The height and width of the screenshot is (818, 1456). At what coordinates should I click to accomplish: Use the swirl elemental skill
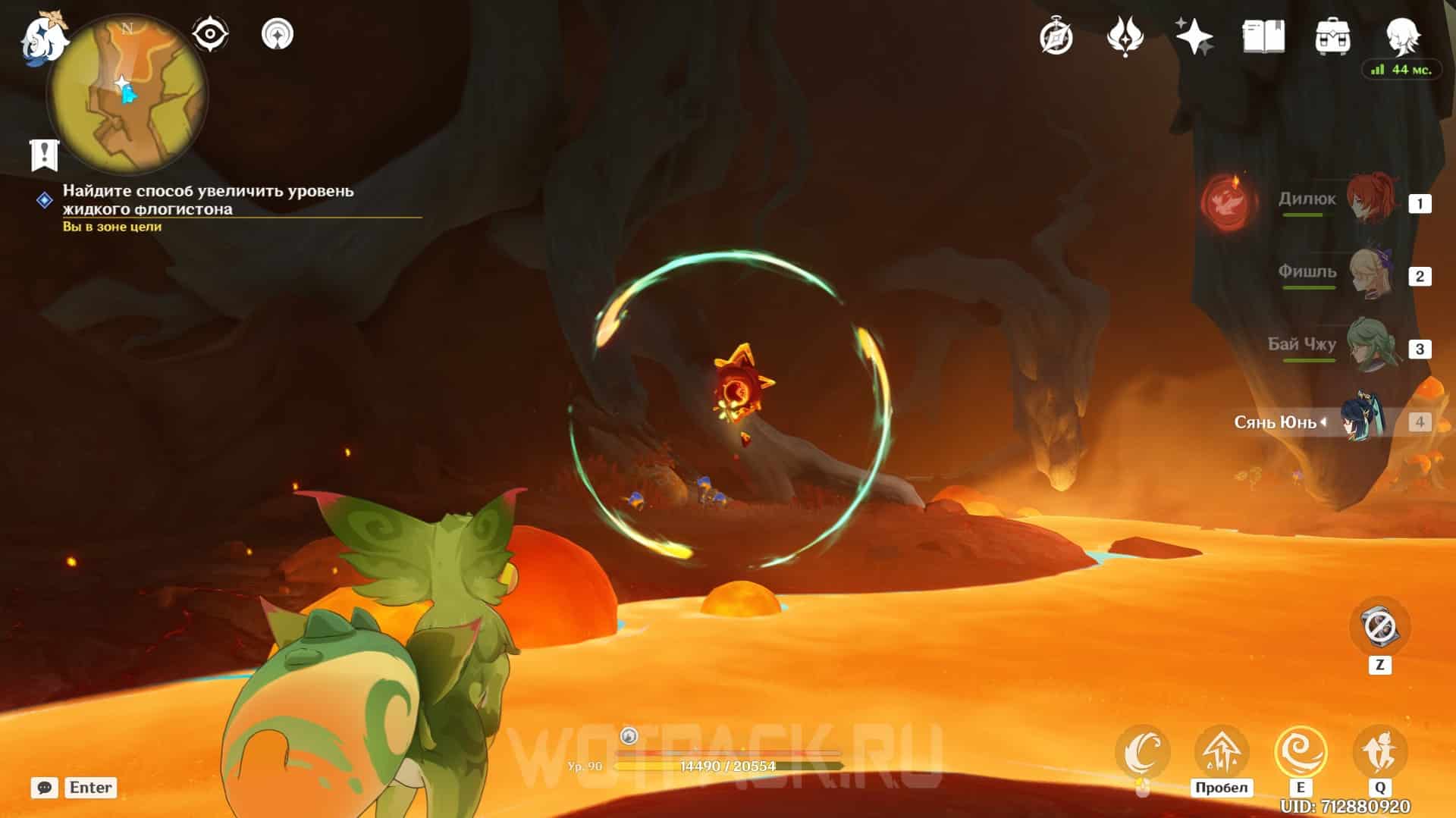(1301, 752)
